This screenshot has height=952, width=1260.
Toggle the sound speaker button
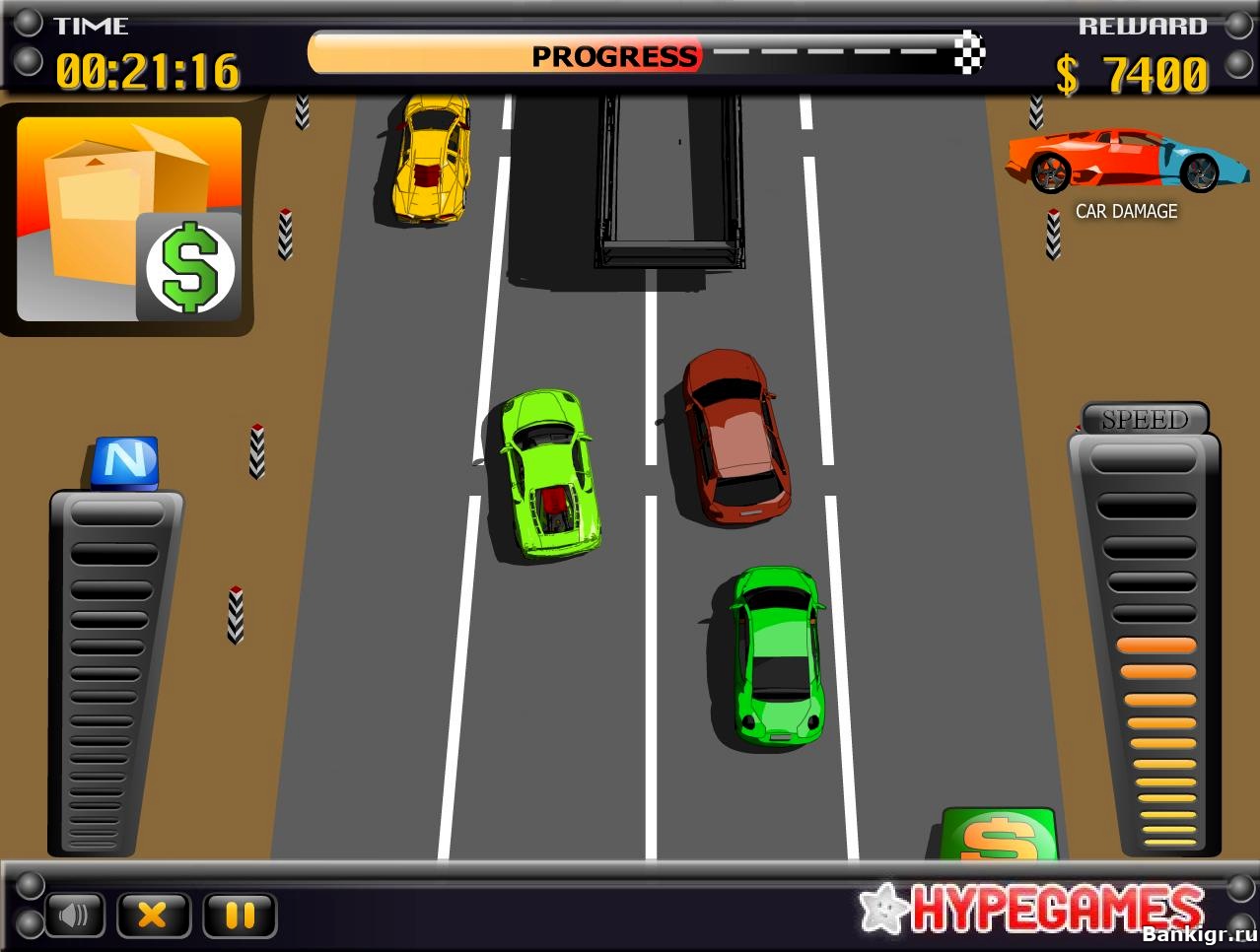75,916
